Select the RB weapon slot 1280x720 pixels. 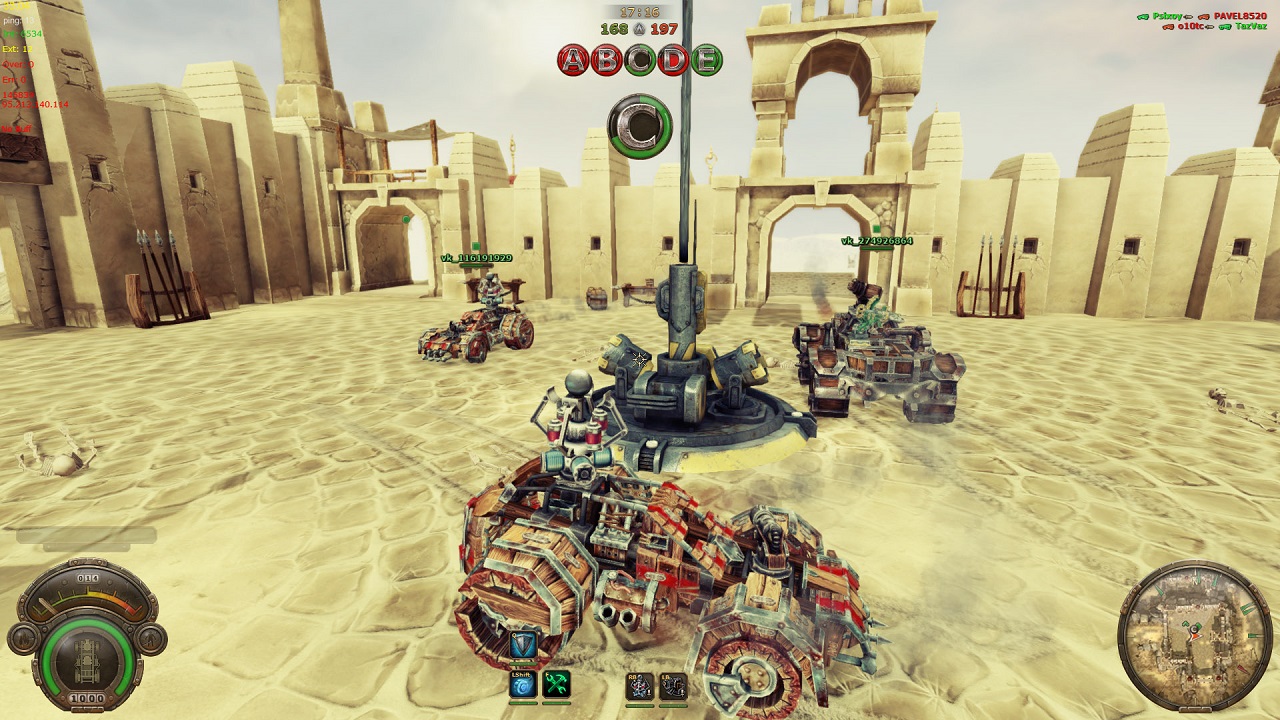639,686
